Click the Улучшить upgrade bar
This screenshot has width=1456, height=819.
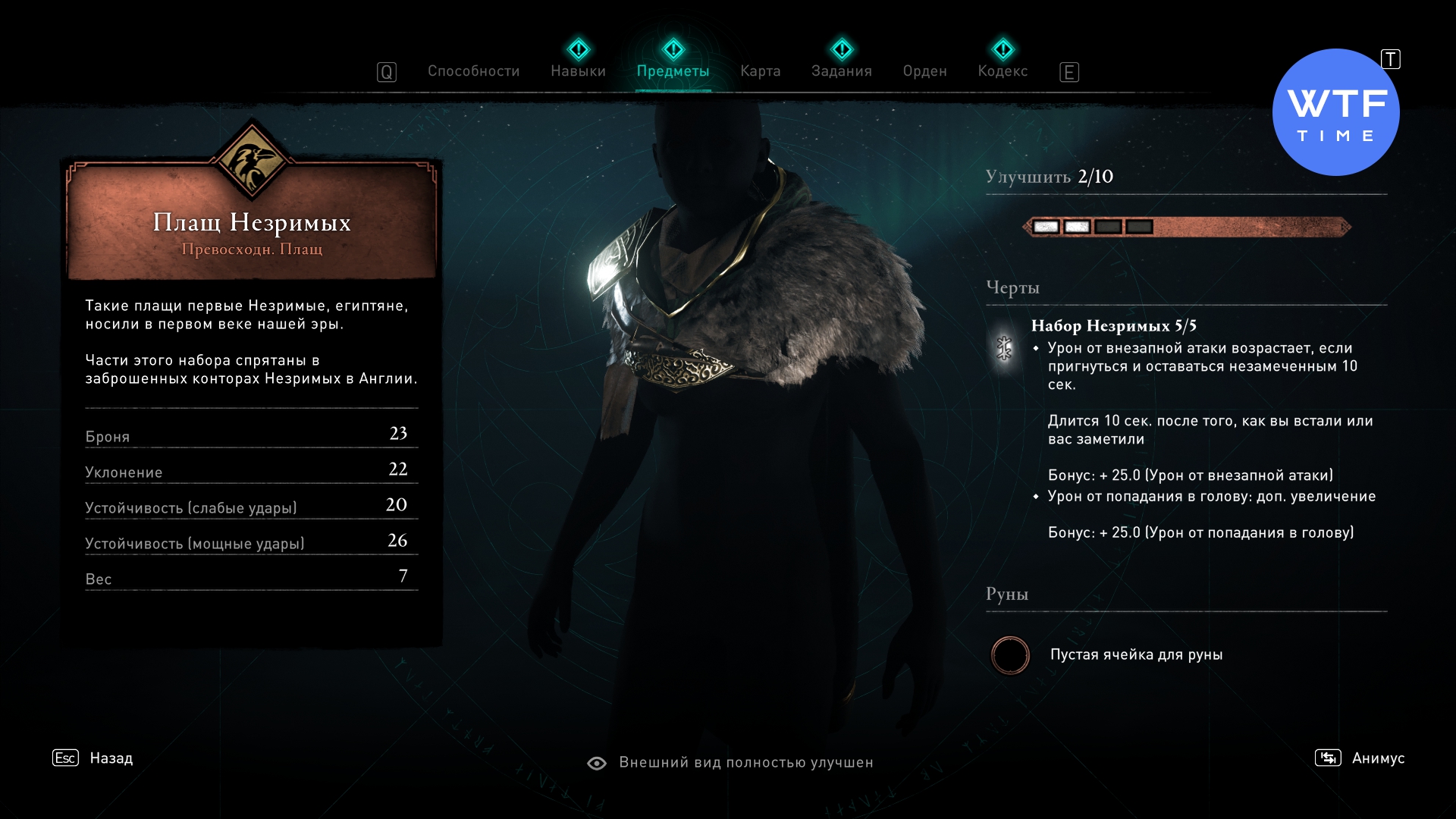(x=1186, y=227)
